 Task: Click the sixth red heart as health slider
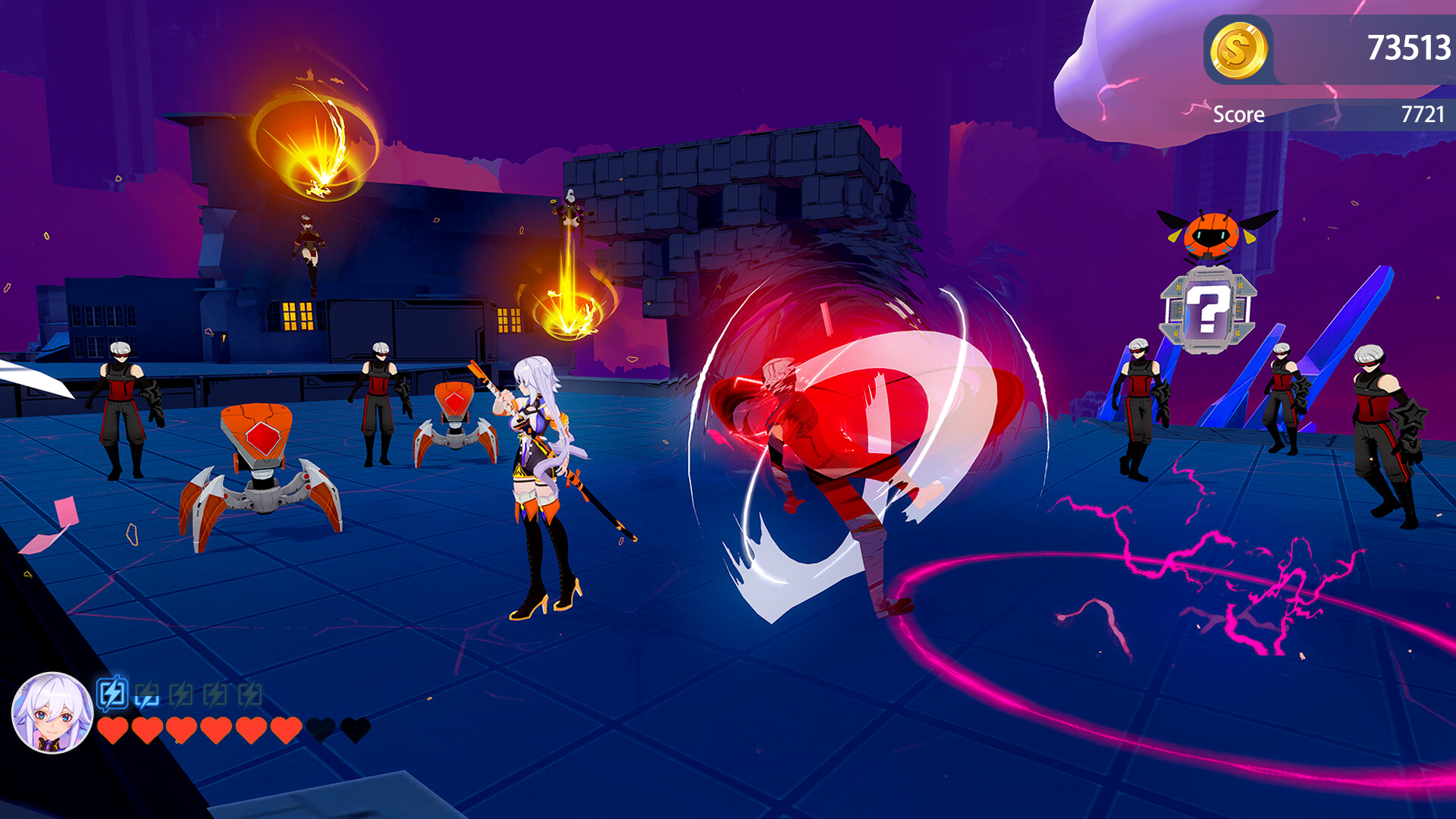click(x=288, y=730)
